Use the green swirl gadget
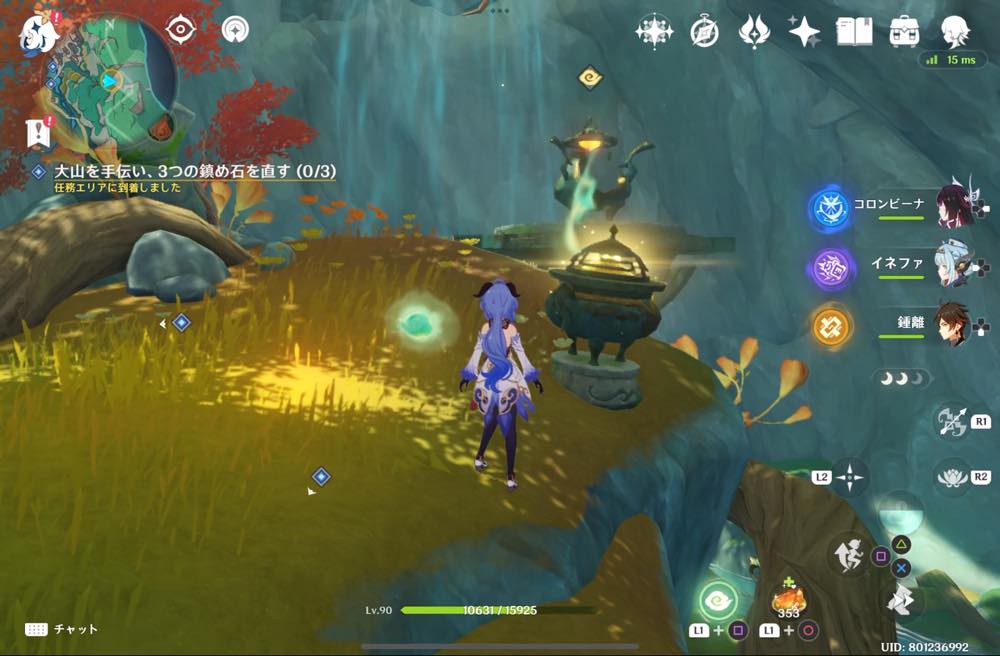The height and width of the screenshot is (656, 1000). point(717,600)
